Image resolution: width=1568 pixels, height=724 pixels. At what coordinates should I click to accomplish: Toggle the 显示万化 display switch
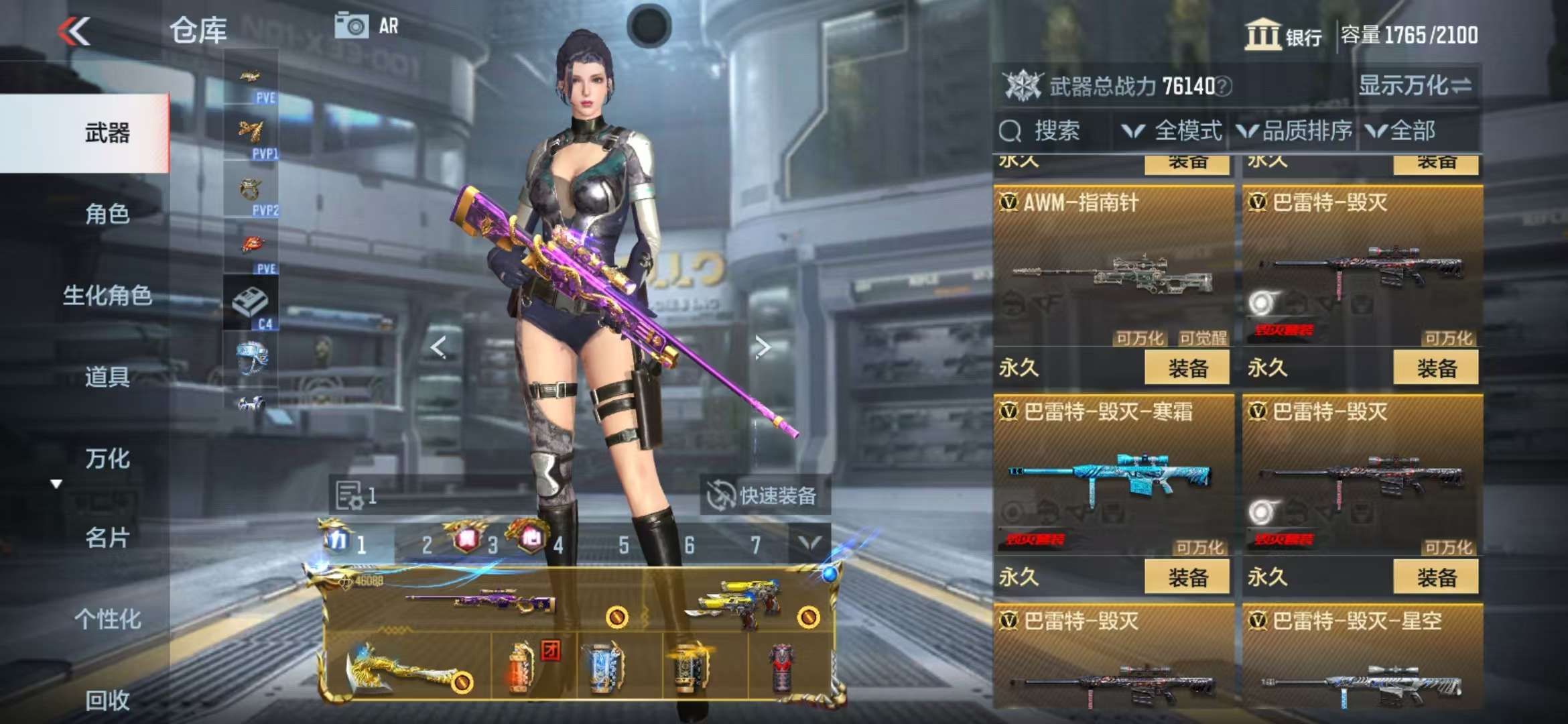[1415, 86]
